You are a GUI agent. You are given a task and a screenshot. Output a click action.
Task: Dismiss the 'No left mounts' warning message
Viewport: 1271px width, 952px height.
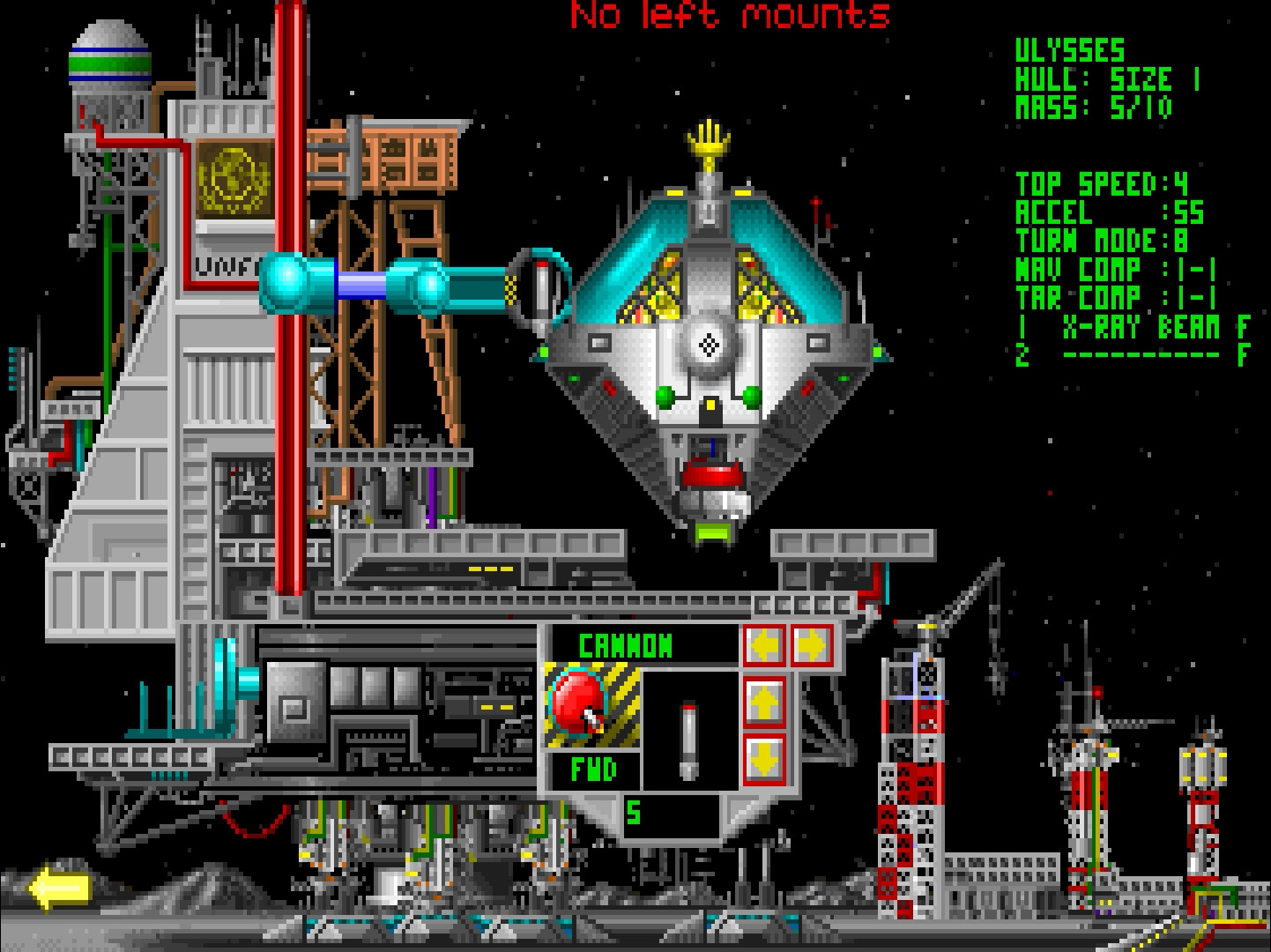pyautogui.click(x=730, y=15)
